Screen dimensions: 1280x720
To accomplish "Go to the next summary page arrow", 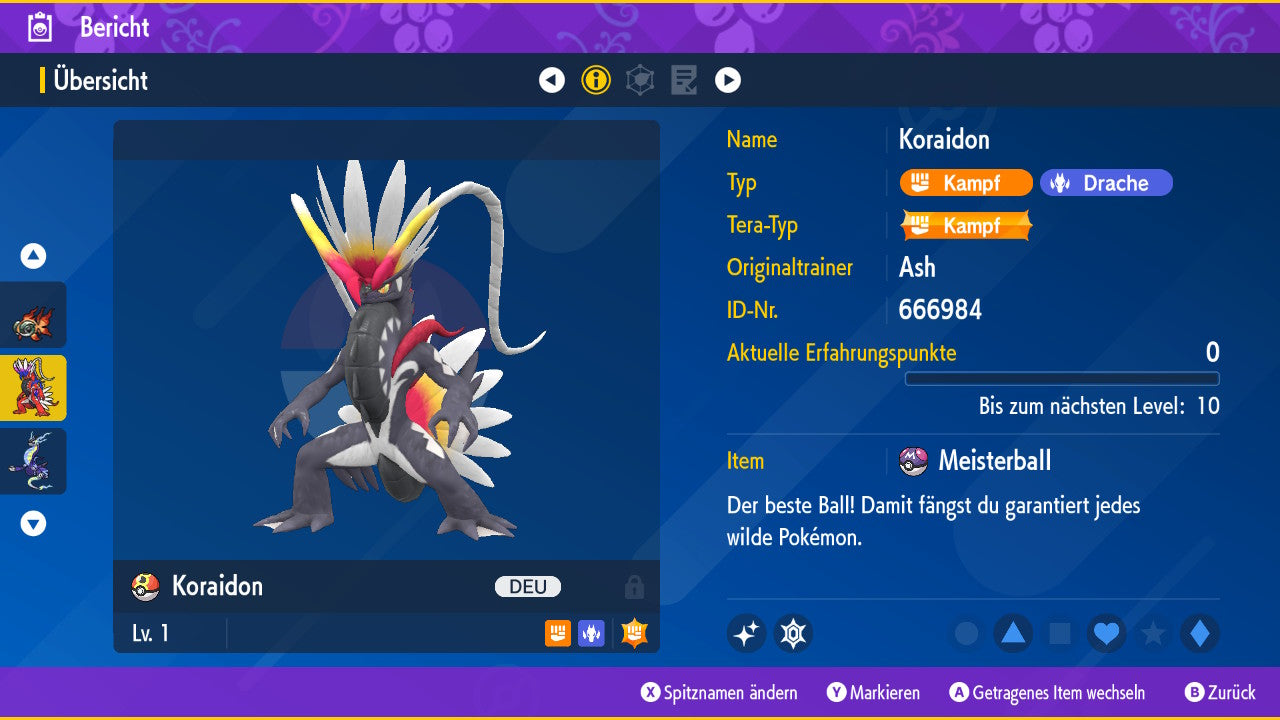I will coord(728,80).
